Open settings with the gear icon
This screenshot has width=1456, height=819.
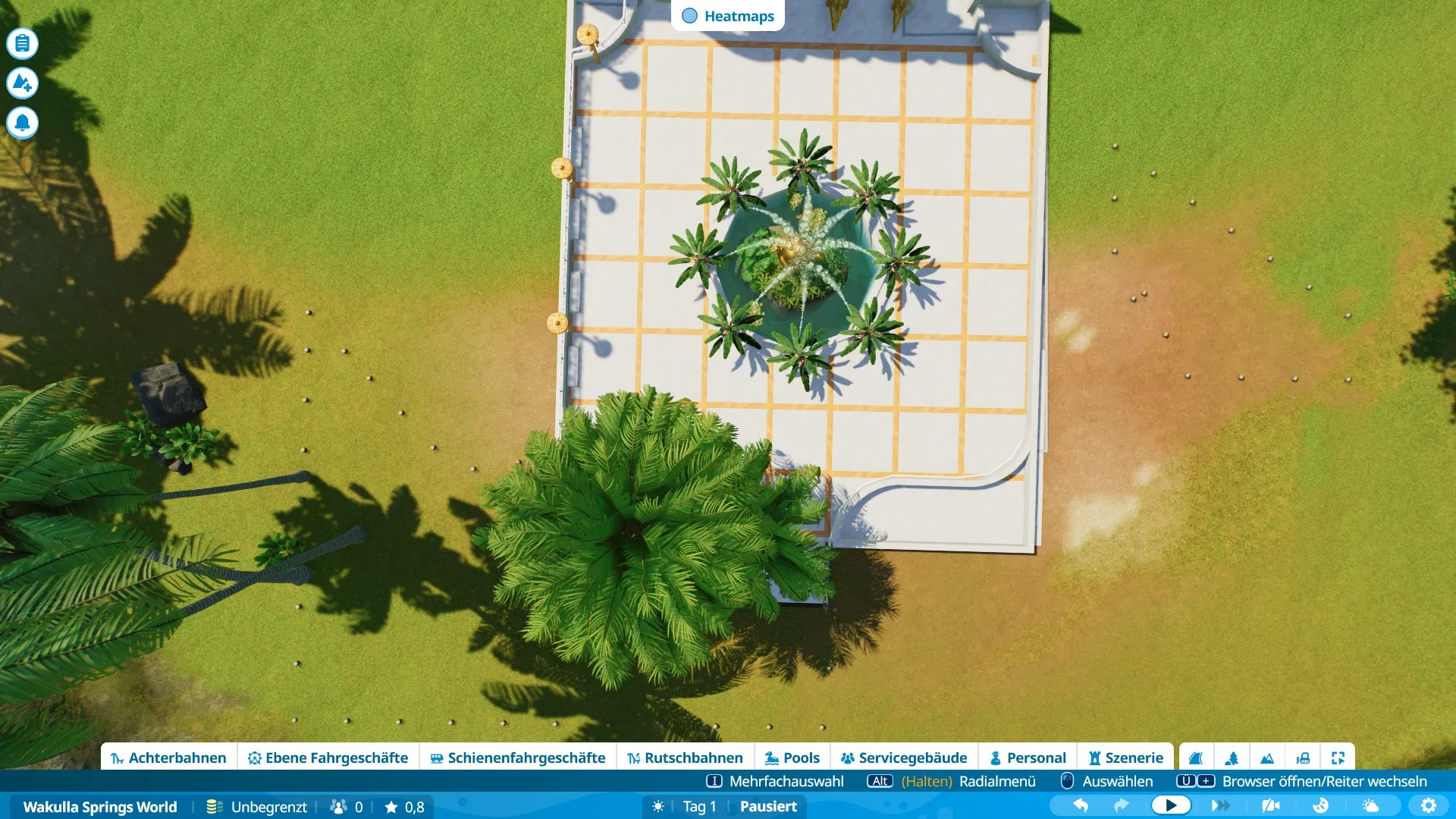[1429, 805]
